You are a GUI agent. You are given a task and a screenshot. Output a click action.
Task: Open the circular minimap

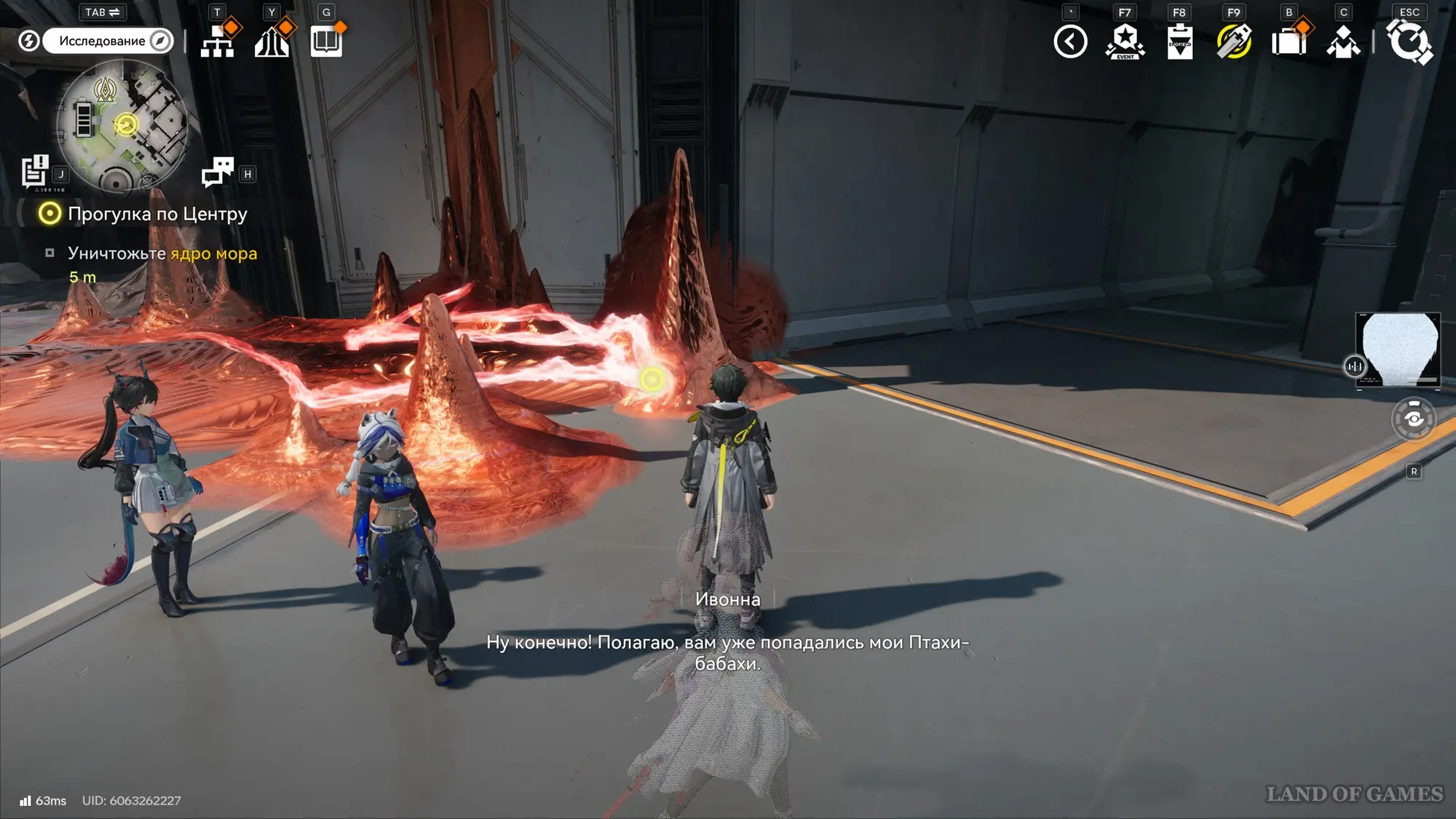[122, 125]
